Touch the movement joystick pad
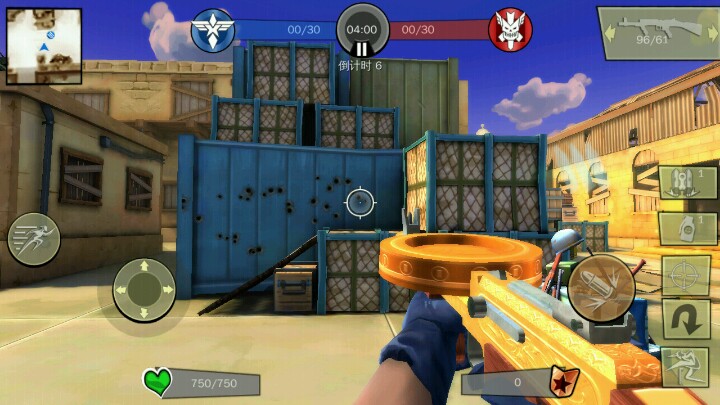 click(145, 289)
